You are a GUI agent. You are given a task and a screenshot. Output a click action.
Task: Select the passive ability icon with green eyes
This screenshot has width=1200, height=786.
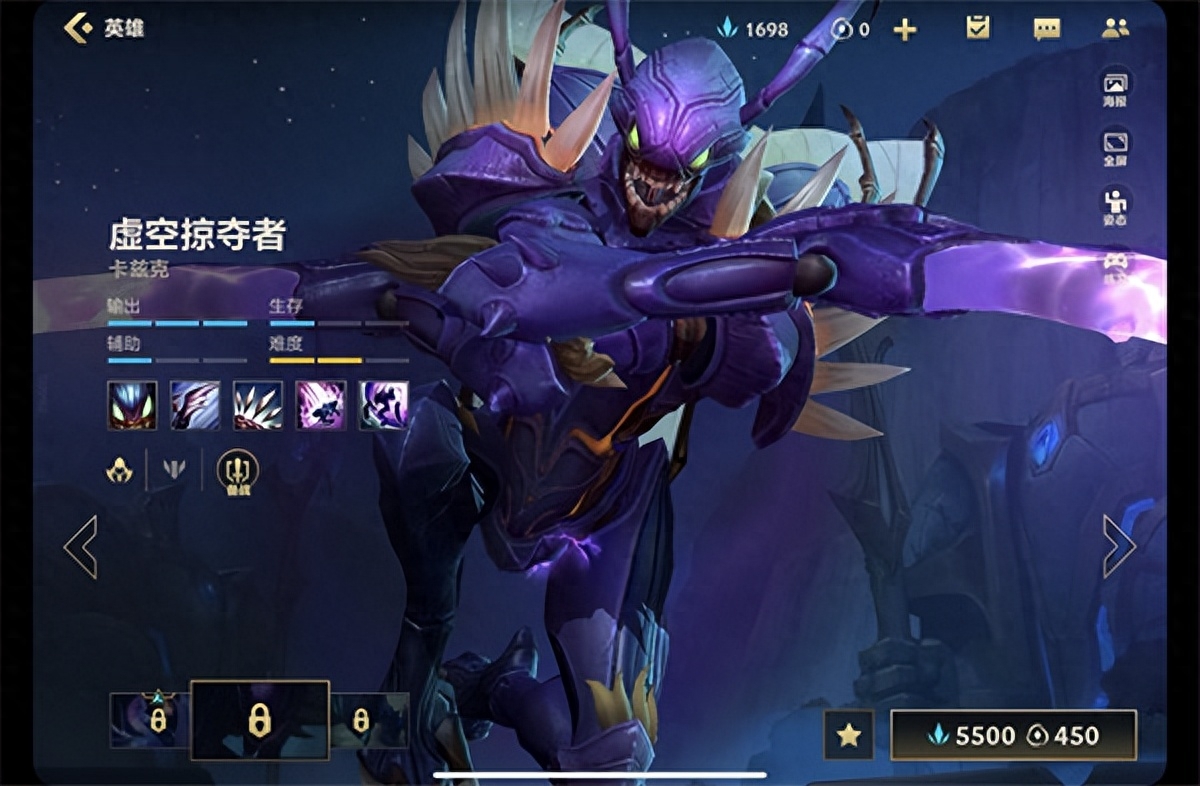point(132,405)
